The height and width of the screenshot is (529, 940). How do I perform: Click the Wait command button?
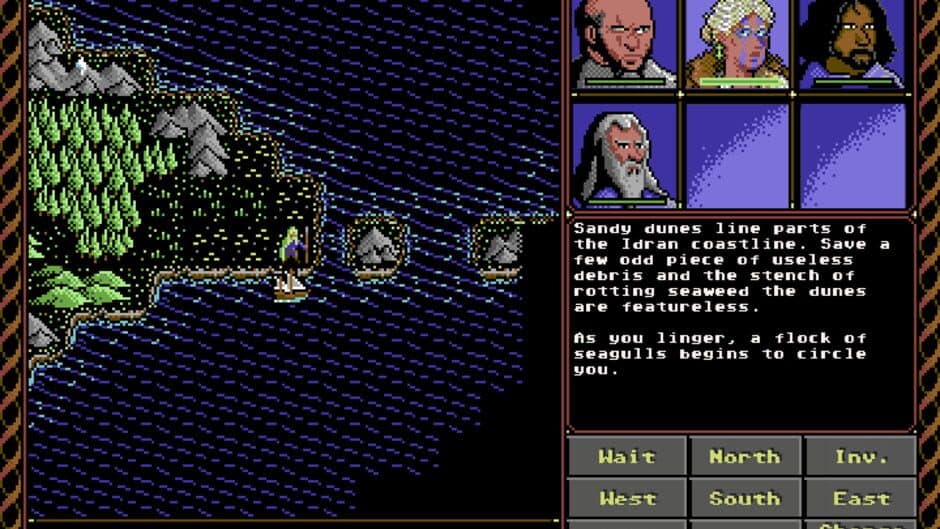[627, 456]
